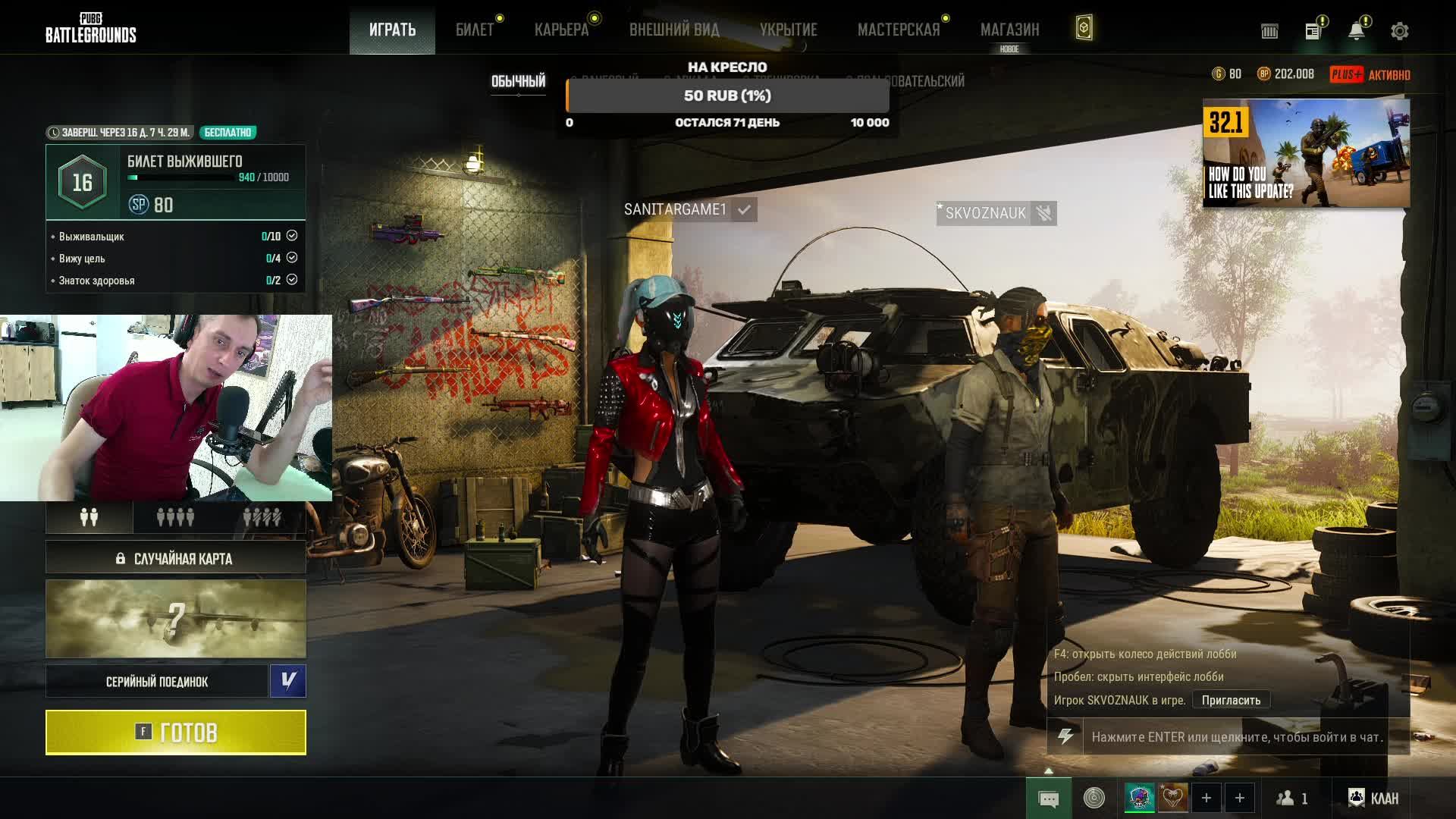This screenshot has height=819, width=1456.
Task: Open the Случайная карта map selector
Action: (176, 559)
